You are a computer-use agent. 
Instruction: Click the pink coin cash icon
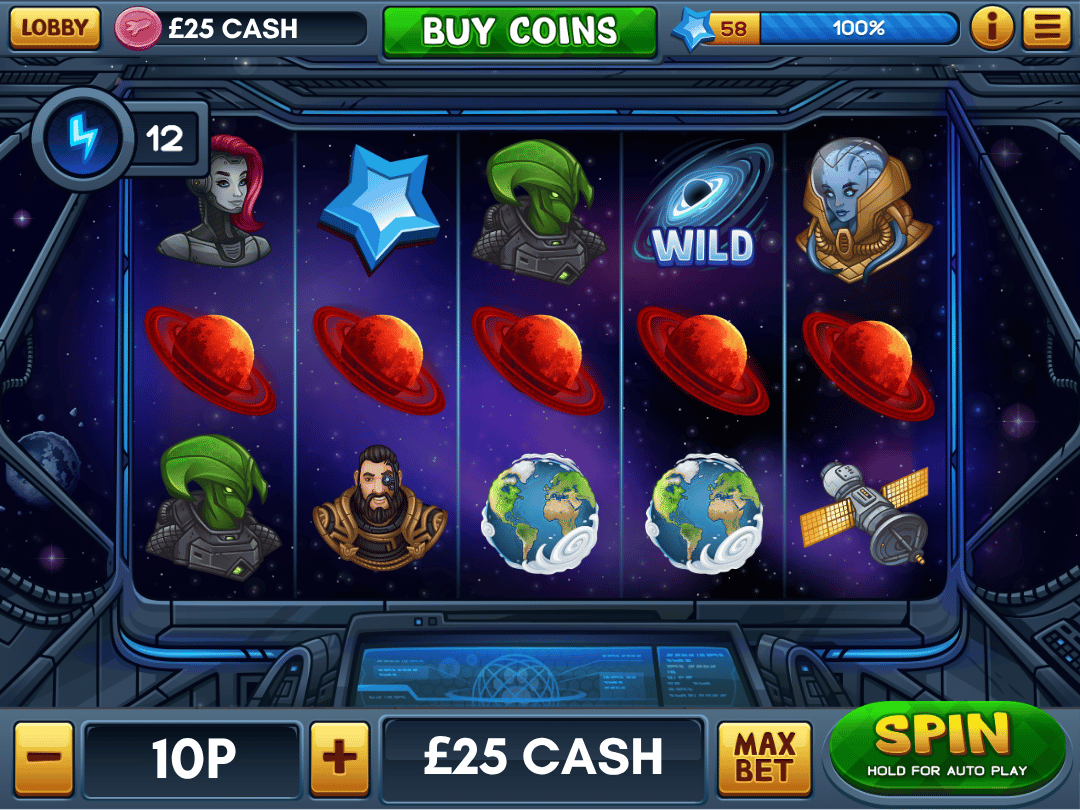point(138,29)
